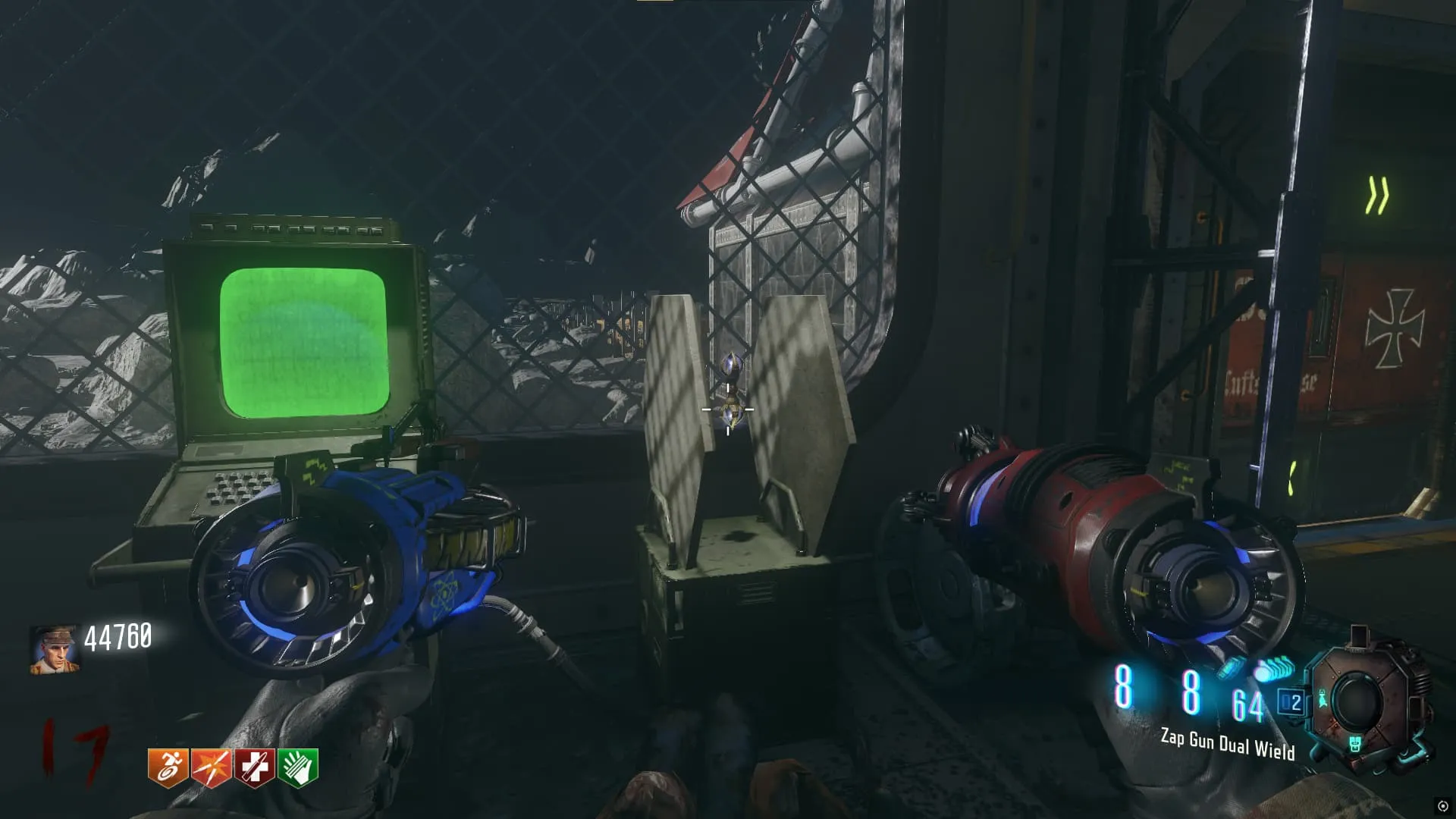Screen dimensions: 1456x819
Task: Click the red cross Juggernog perk icon
Action: tap(254, 767)
